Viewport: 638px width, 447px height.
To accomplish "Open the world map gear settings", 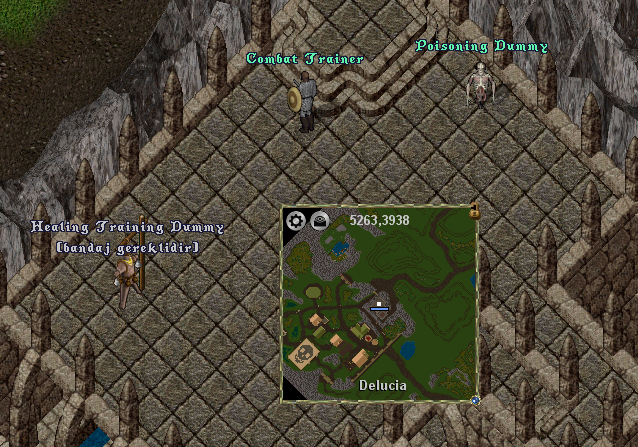I will click(x=296, y=221).
